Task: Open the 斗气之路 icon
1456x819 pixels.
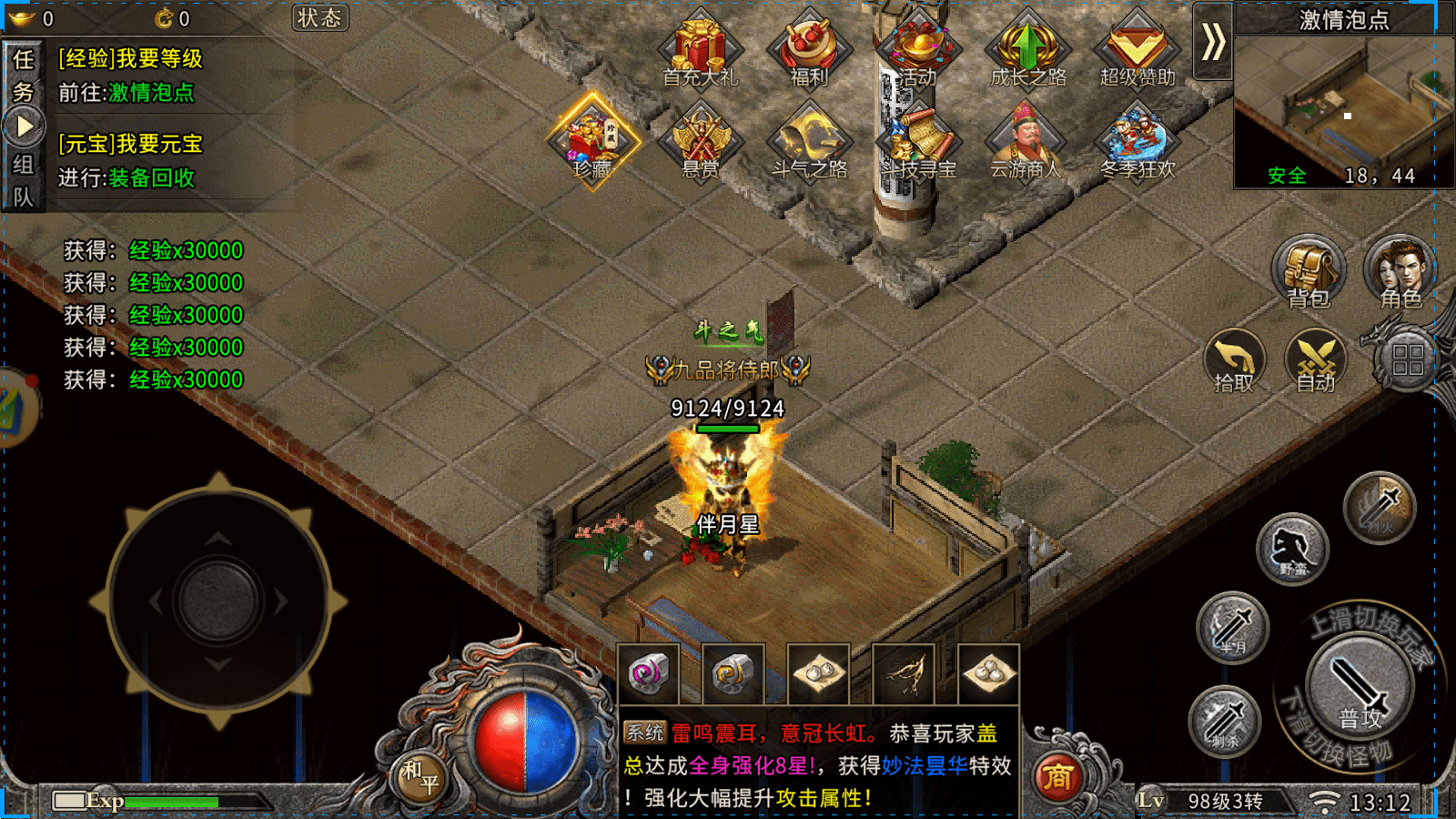Action: tap(809, 142)
